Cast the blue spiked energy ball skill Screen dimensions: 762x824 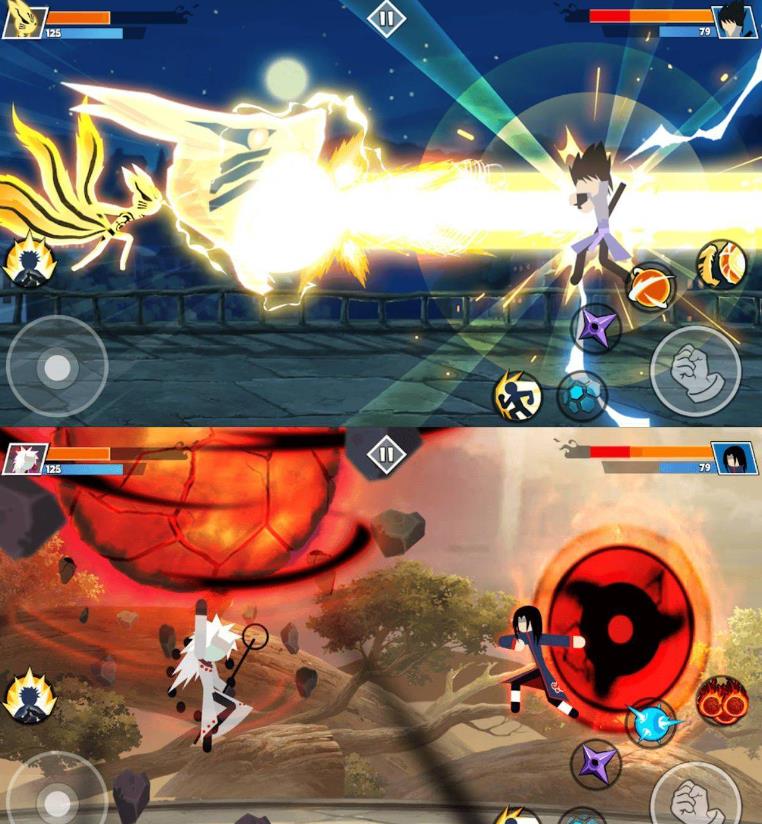tap(651, 722)
